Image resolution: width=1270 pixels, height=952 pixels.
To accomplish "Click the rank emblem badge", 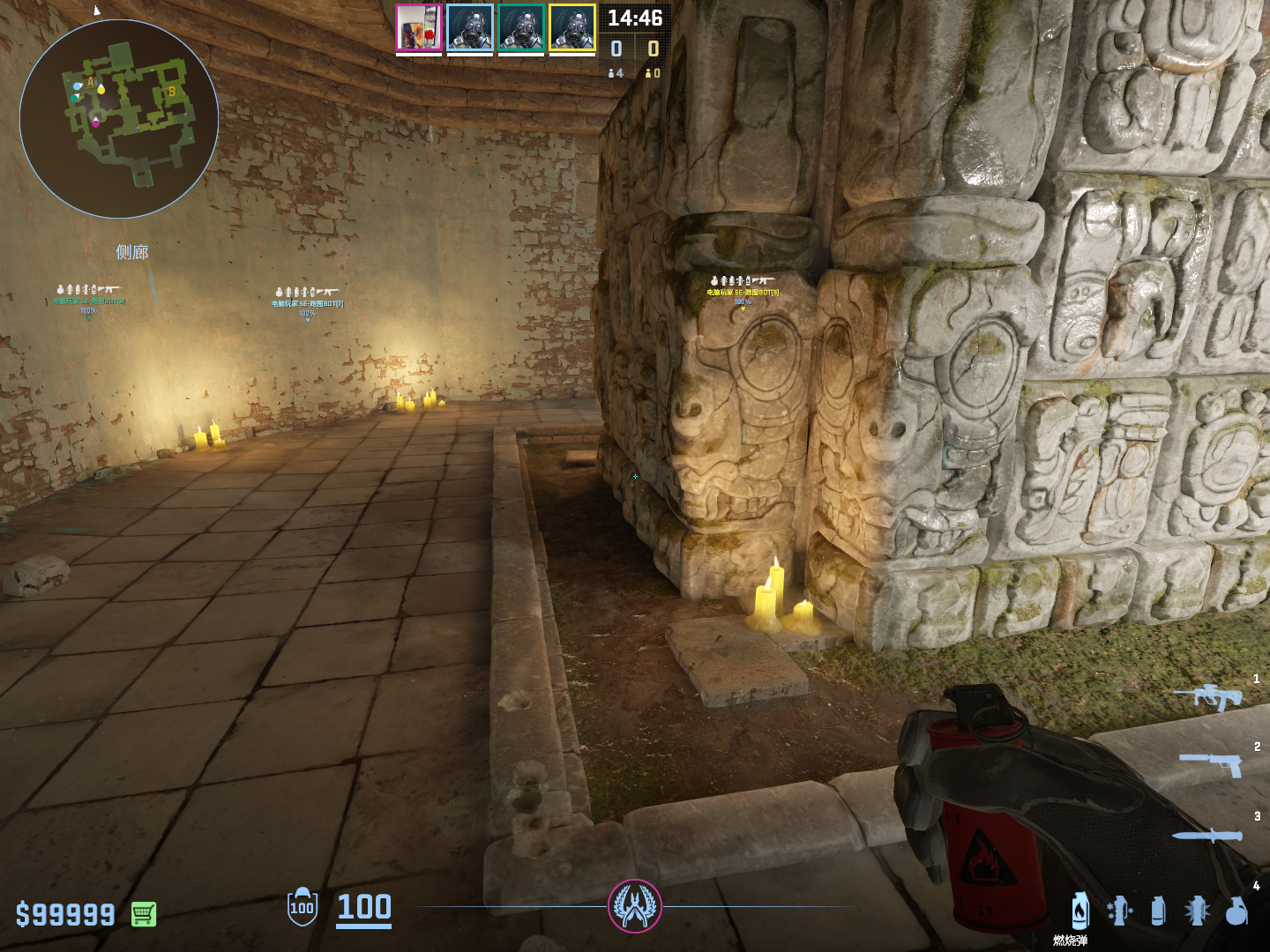I will (635, 906).
